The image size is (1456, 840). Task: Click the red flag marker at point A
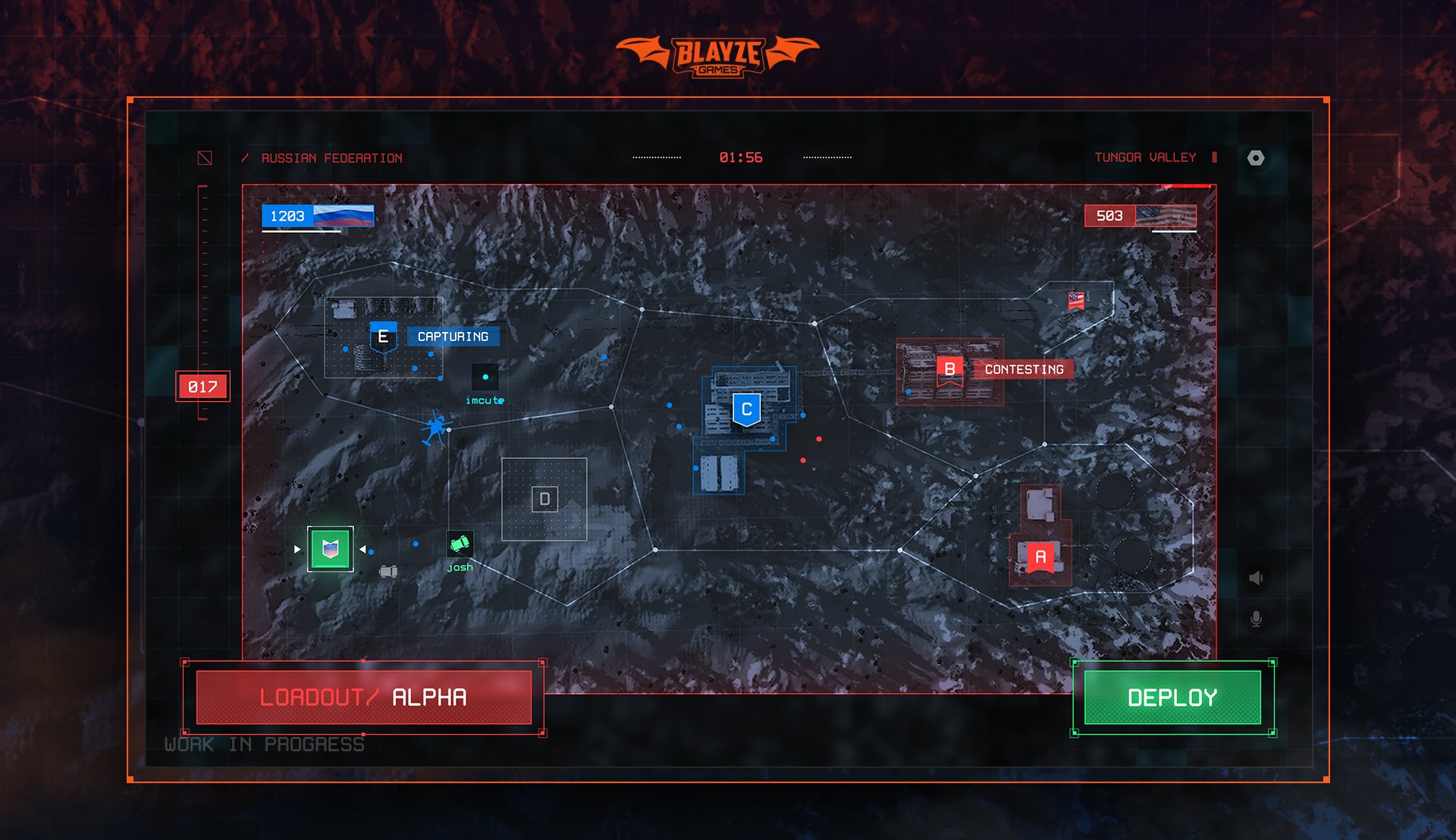tap(1039, 556)
